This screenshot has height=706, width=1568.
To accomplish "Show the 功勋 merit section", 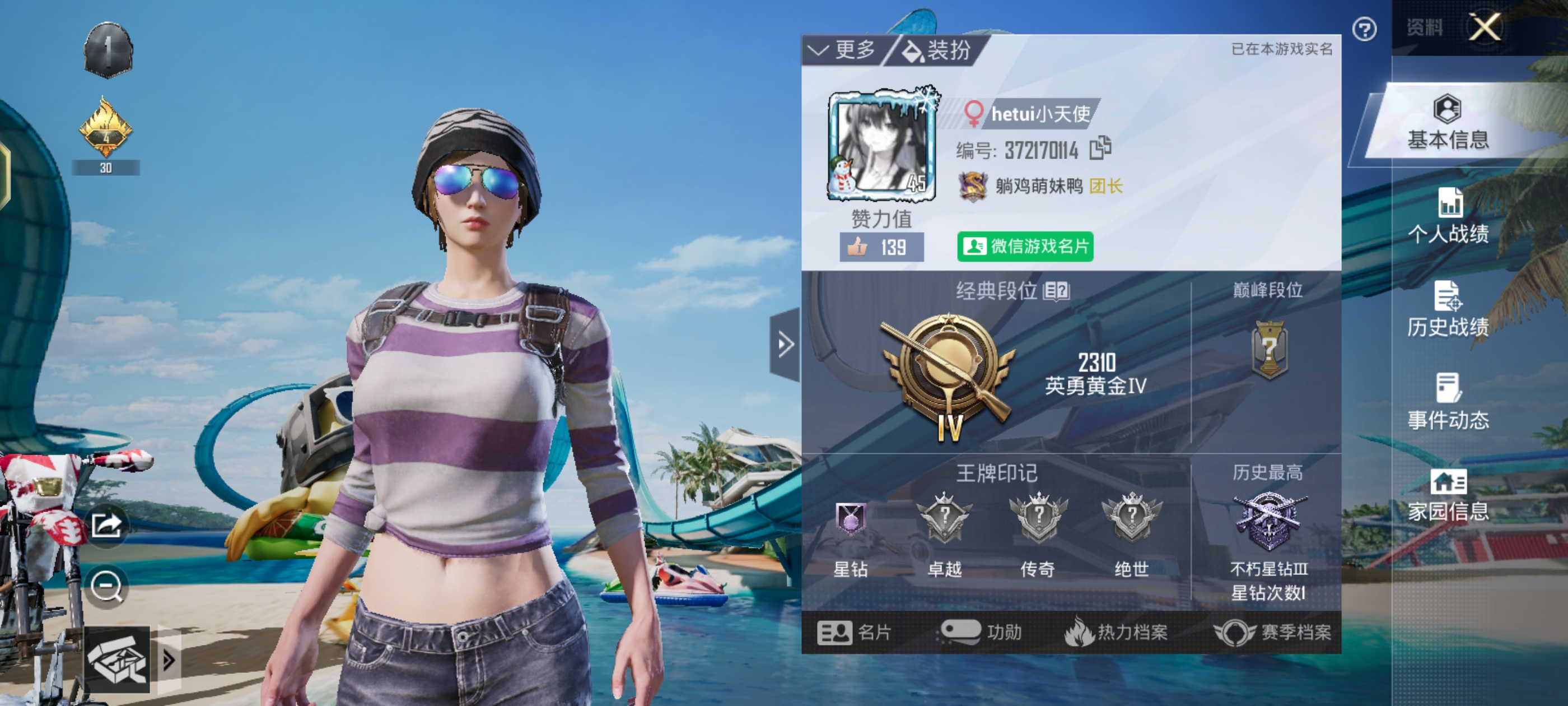I will point(981,633).
